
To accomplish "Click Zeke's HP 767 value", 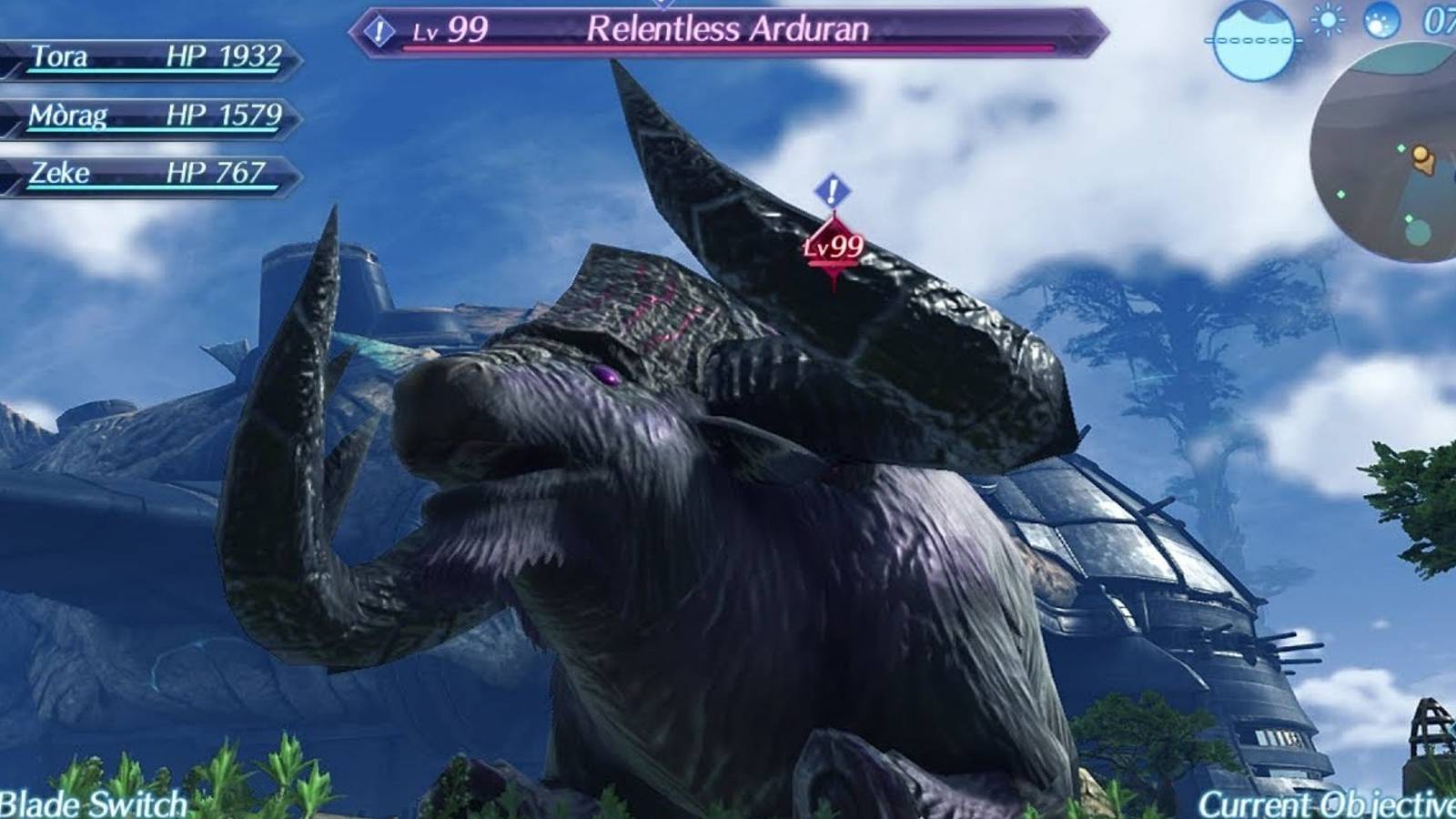I will [217, 171].
